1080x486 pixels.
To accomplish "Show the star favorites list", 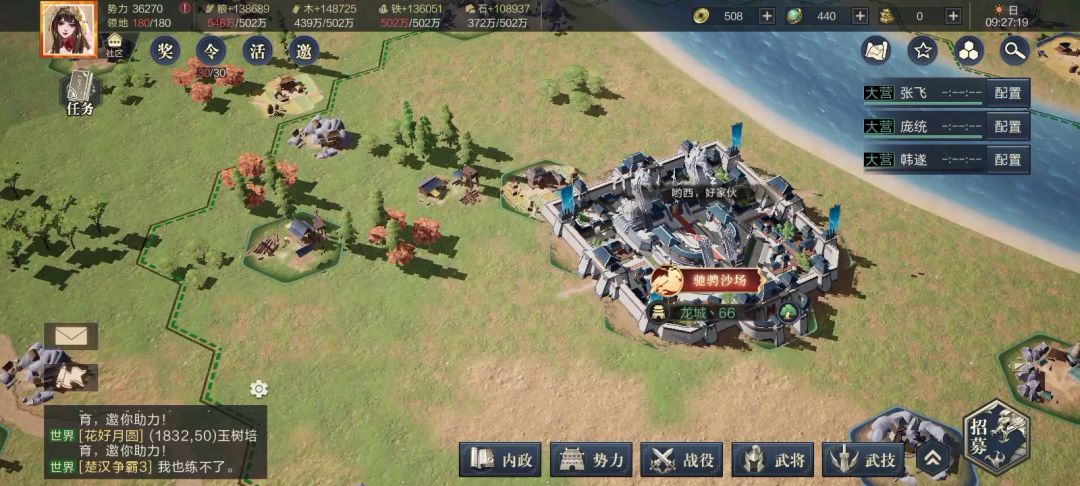I will point(923,50).
